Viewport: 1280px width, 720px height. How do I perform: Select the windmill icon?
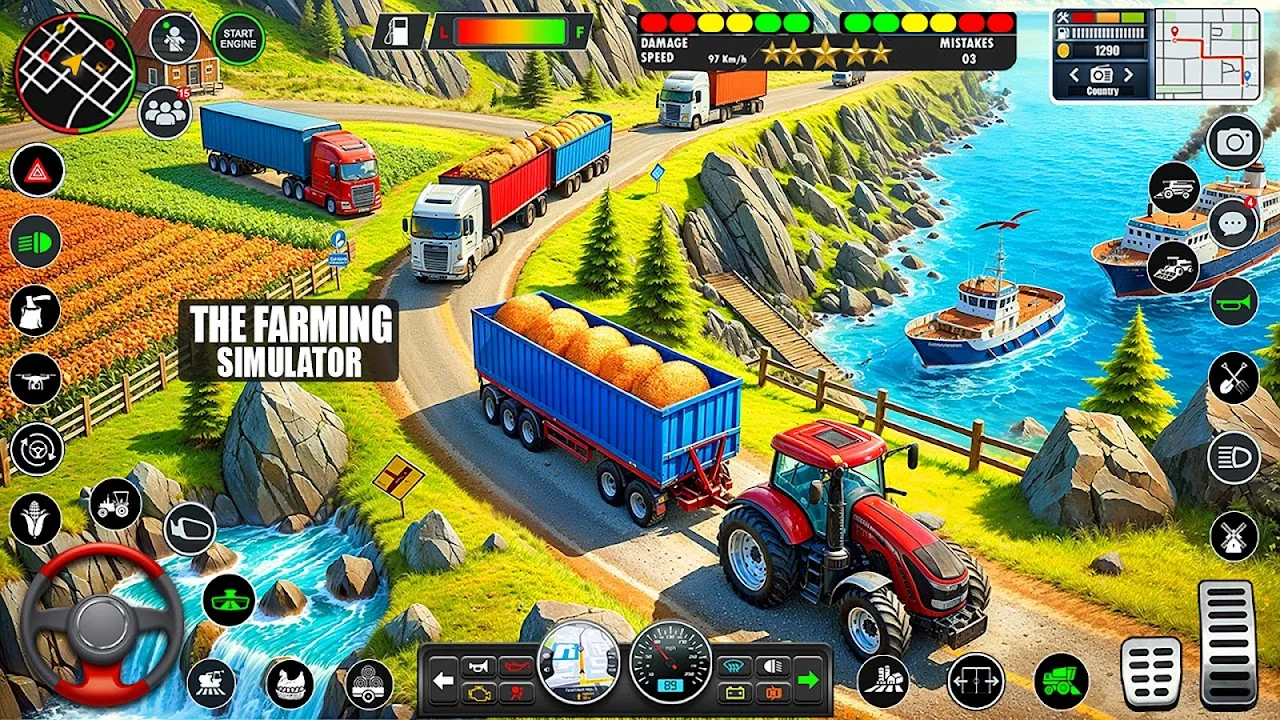1234,536
